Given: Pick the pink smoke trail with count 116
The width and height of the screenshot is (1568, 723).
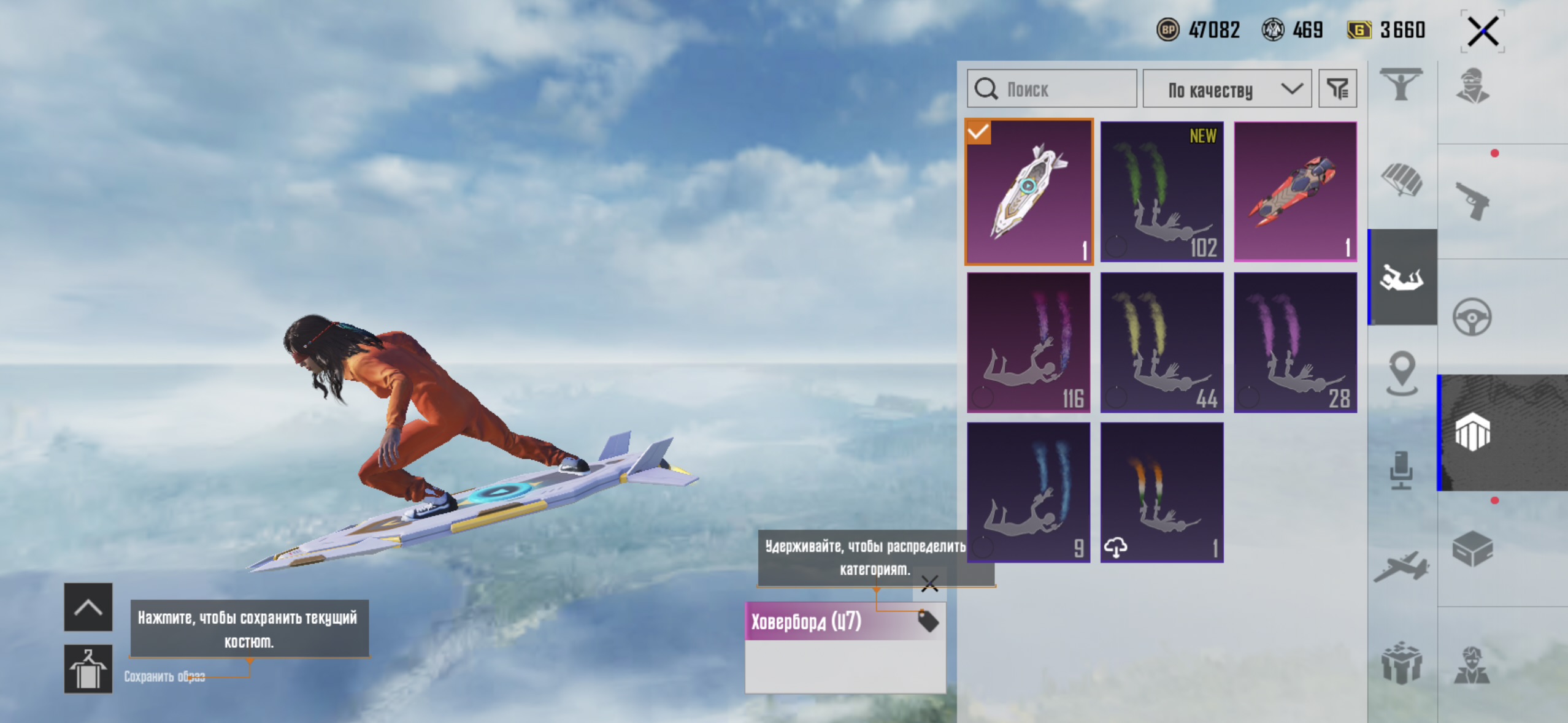Looking at the screenshot, I should pos(1029,343).
